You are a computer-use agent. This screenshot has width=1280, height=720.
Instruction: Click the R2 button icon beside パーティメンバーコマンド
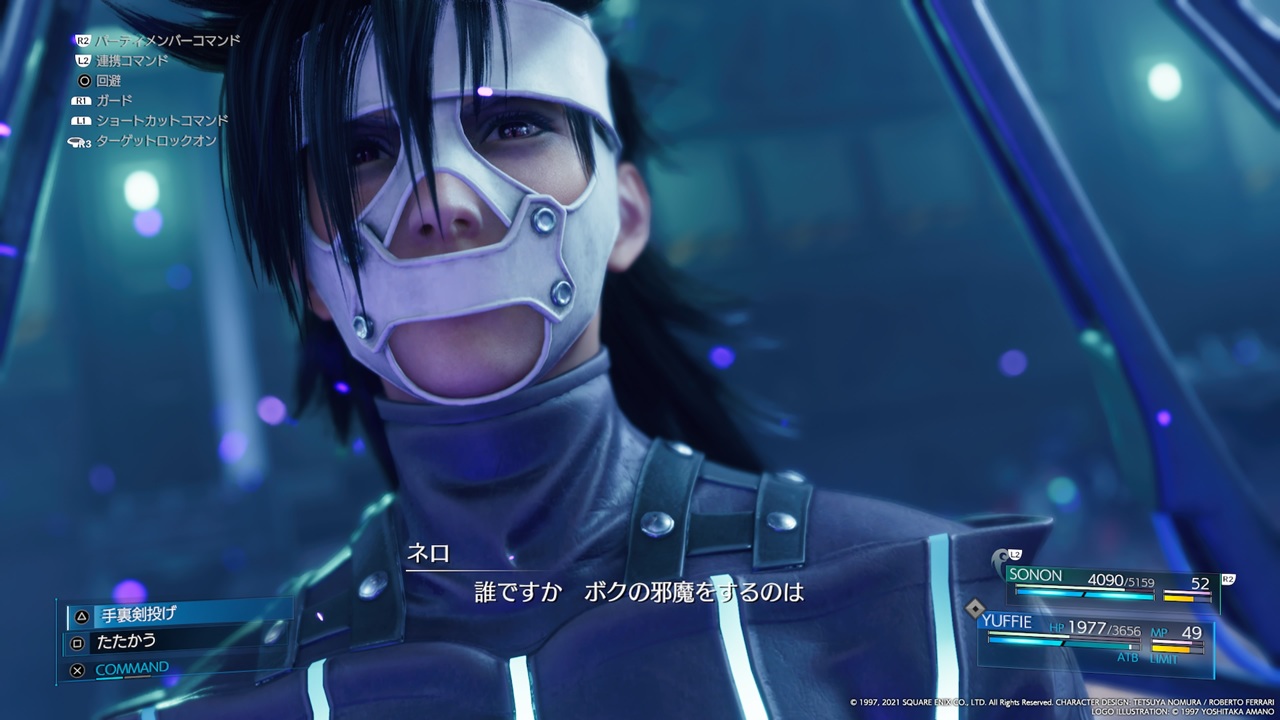coord(82,40)
